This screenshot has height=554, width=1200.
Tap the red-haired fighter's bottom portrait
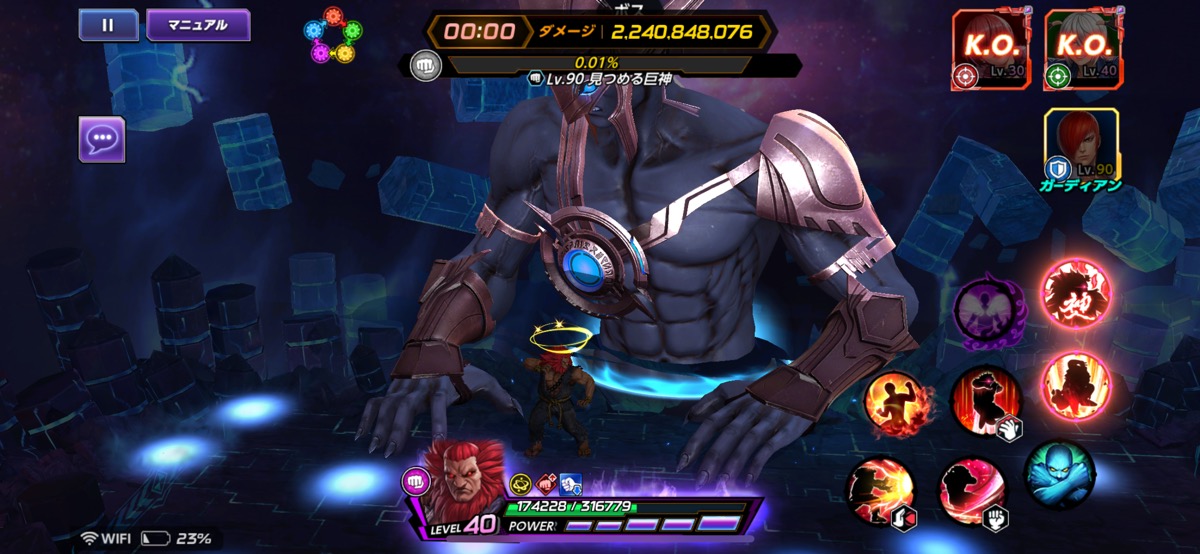(464, 477)
